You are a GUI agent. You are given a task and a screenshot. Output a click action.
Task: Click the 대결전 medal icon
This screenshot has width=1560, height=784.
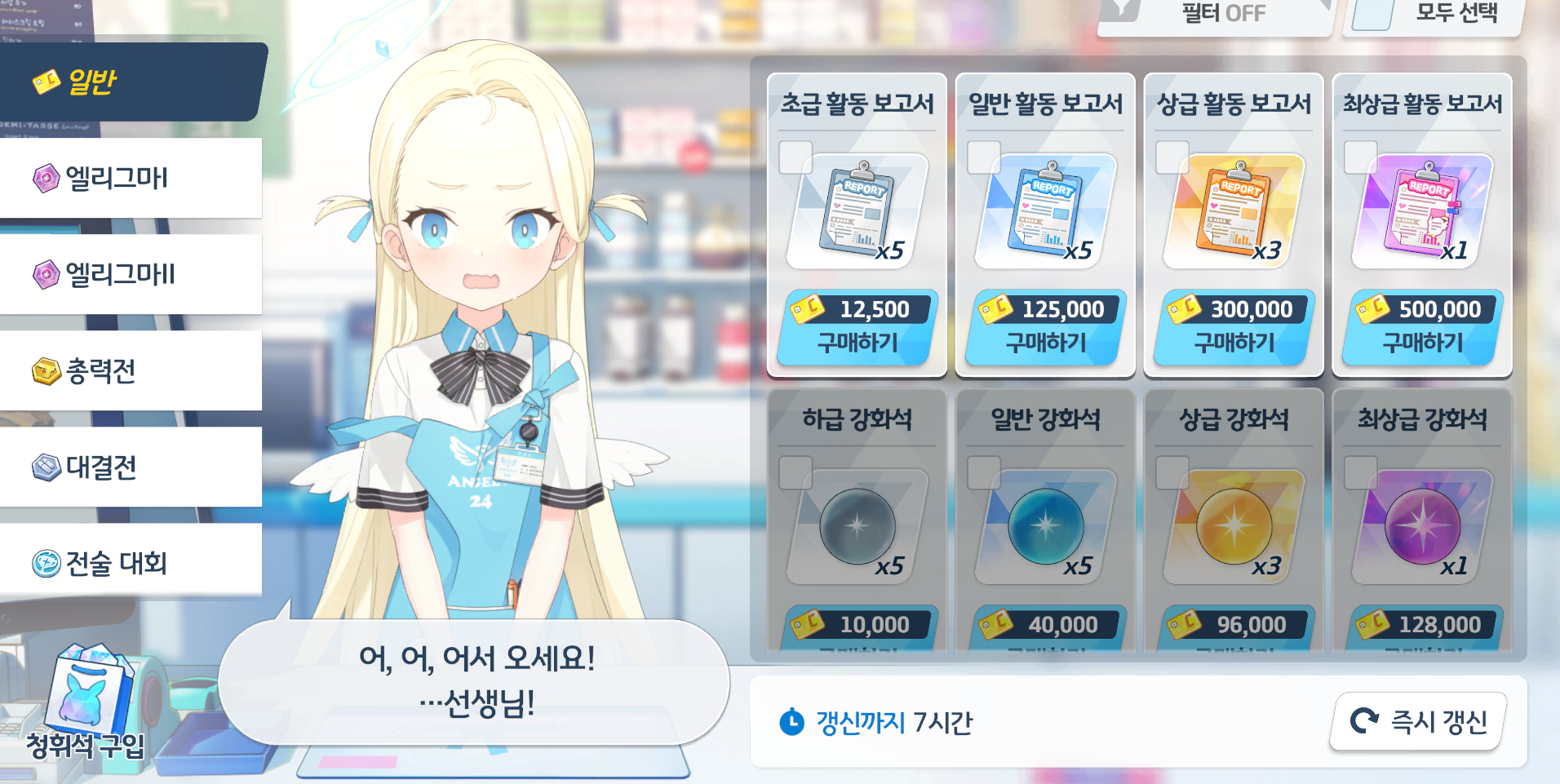[x=47, y=467]
